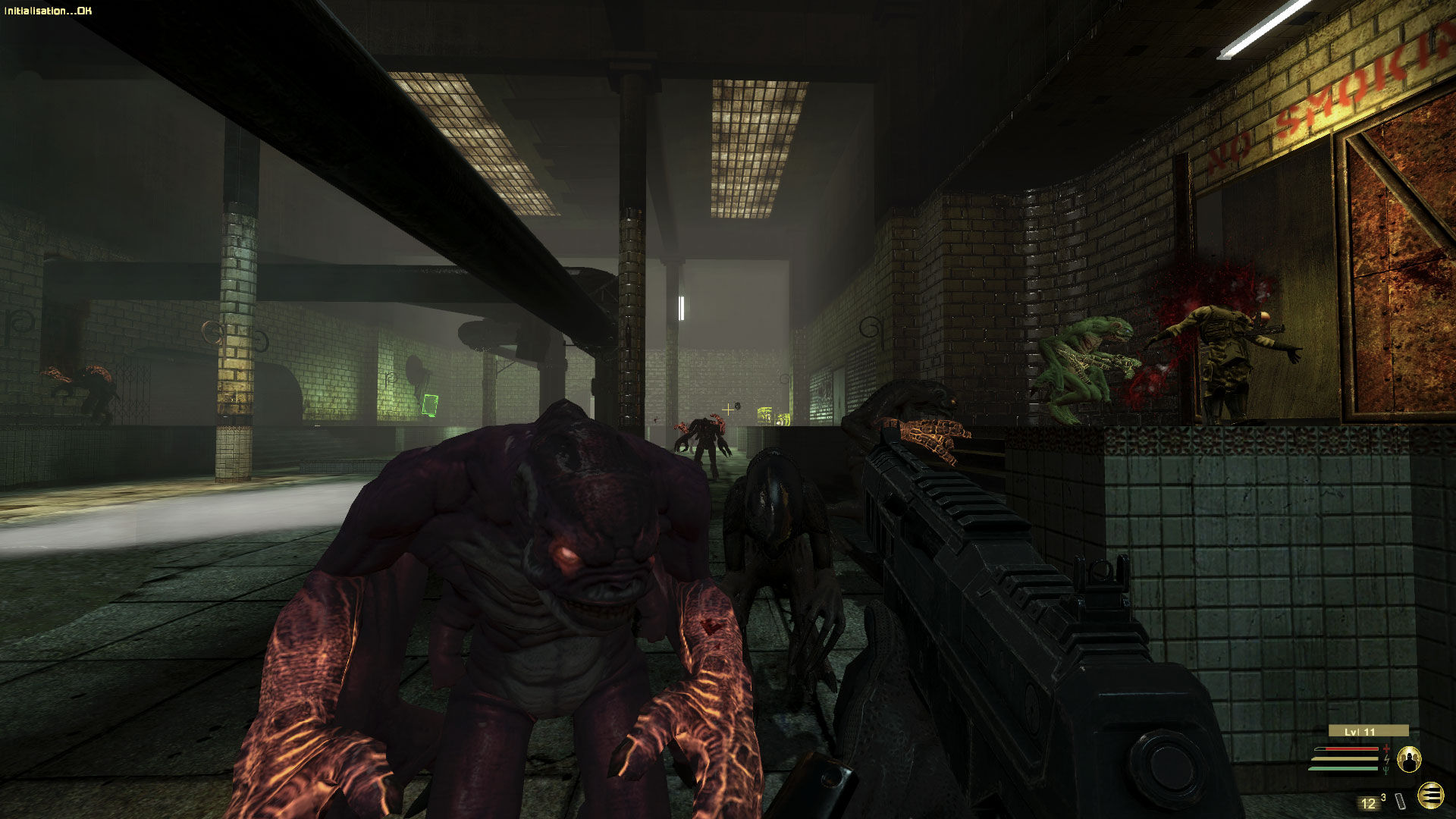1456x819 pixels.
Task: Click the purple monster's glowing eye
Action: tap(569, 554)
